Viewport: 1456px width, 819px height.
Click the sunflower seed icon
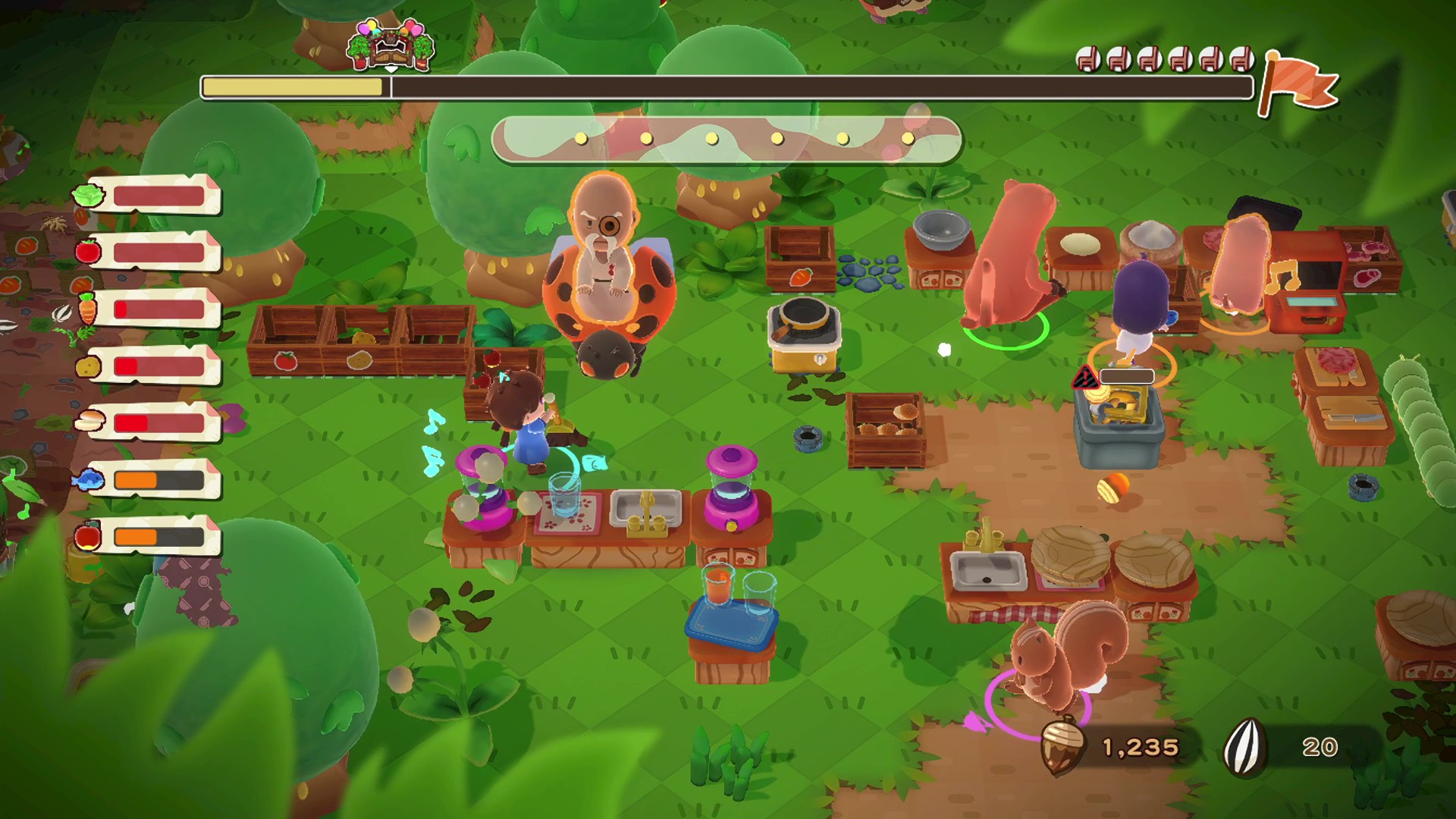(x=1245, y=748)
